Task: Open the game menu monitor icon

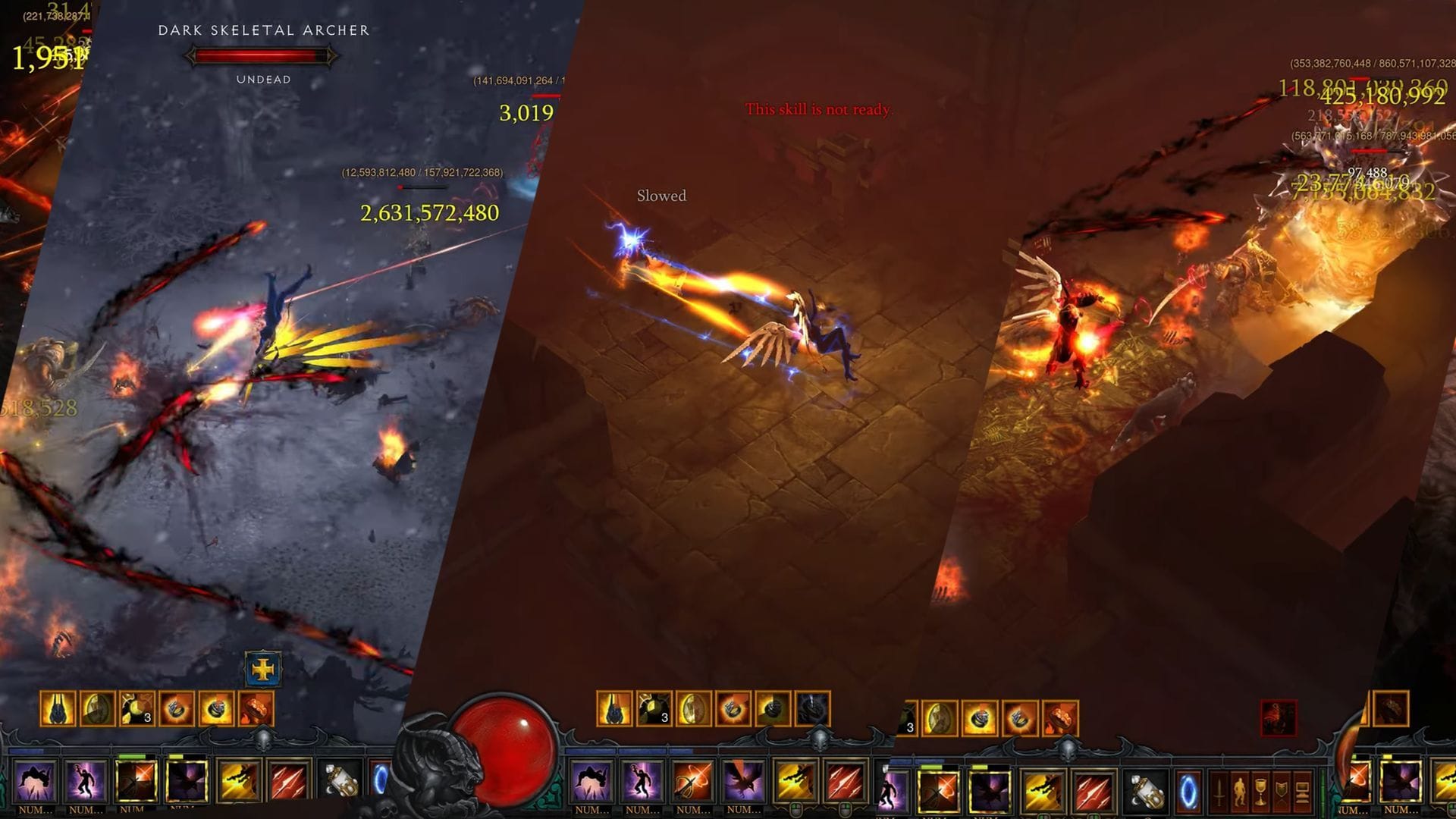Action: pos(1301,791)
